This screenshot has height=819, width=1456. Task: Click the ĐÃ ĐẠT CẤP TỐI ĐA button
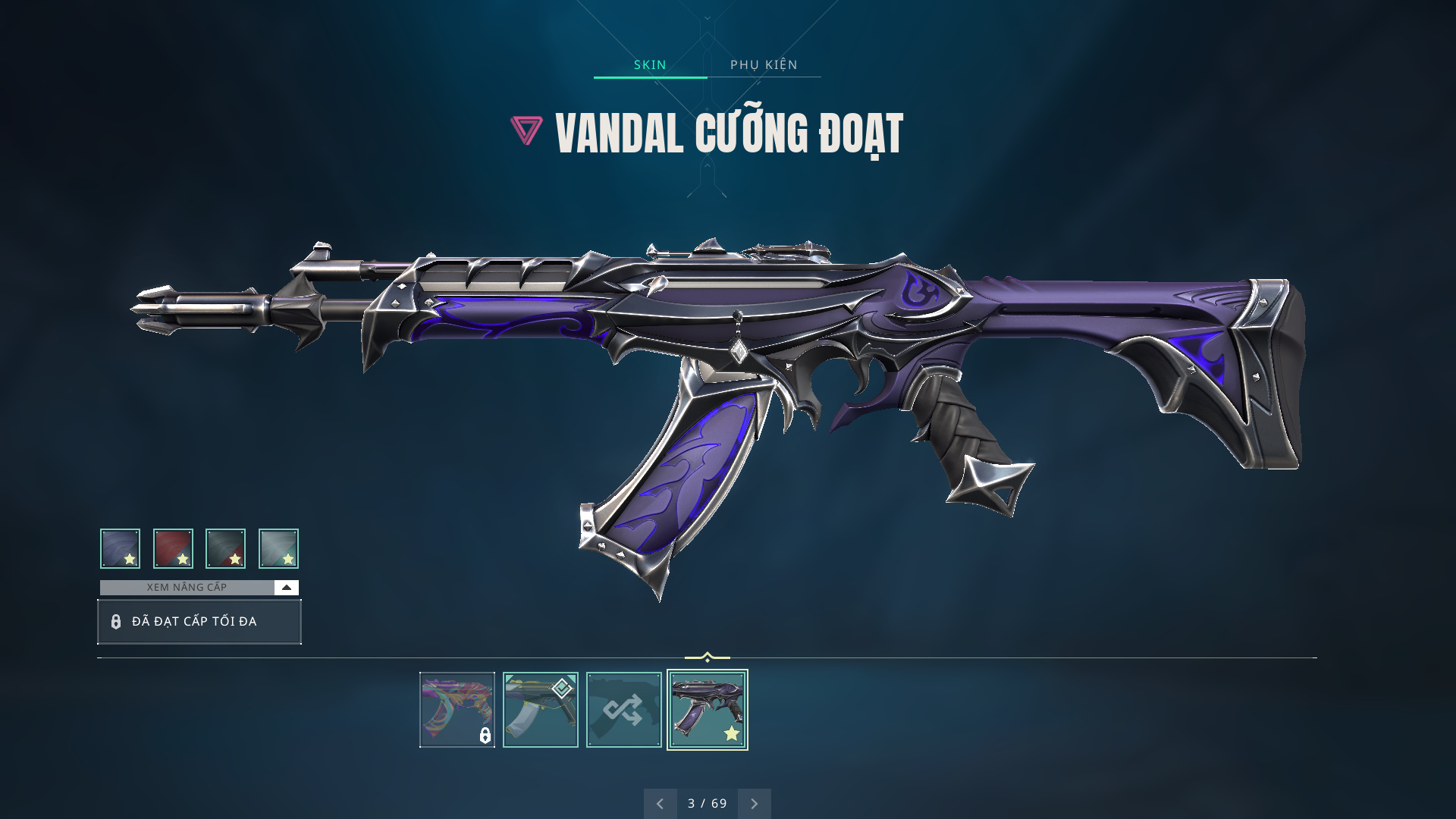[199, 622]
